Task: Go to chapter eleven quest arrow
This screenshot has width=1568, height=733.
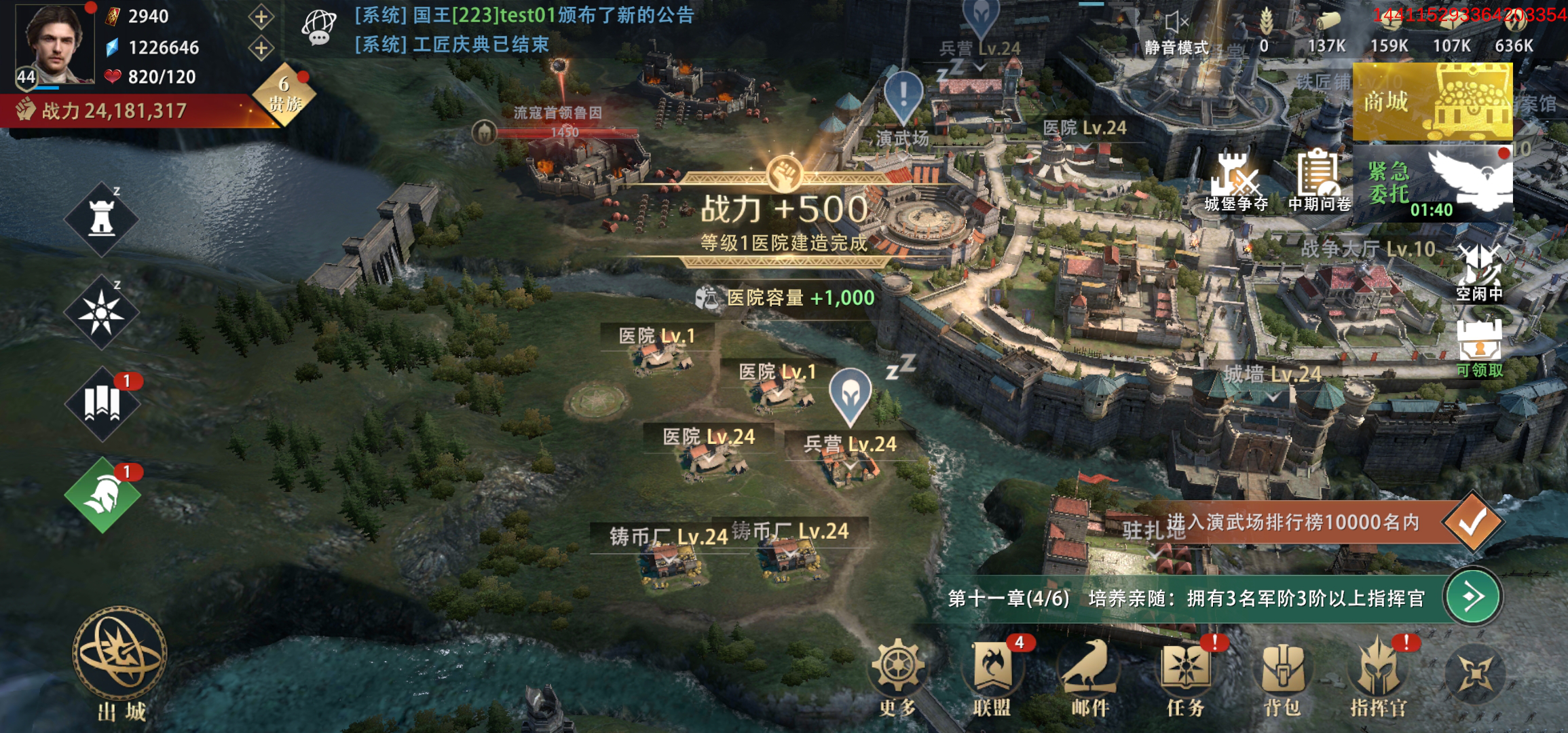Action: click(x=1472, y=597)
